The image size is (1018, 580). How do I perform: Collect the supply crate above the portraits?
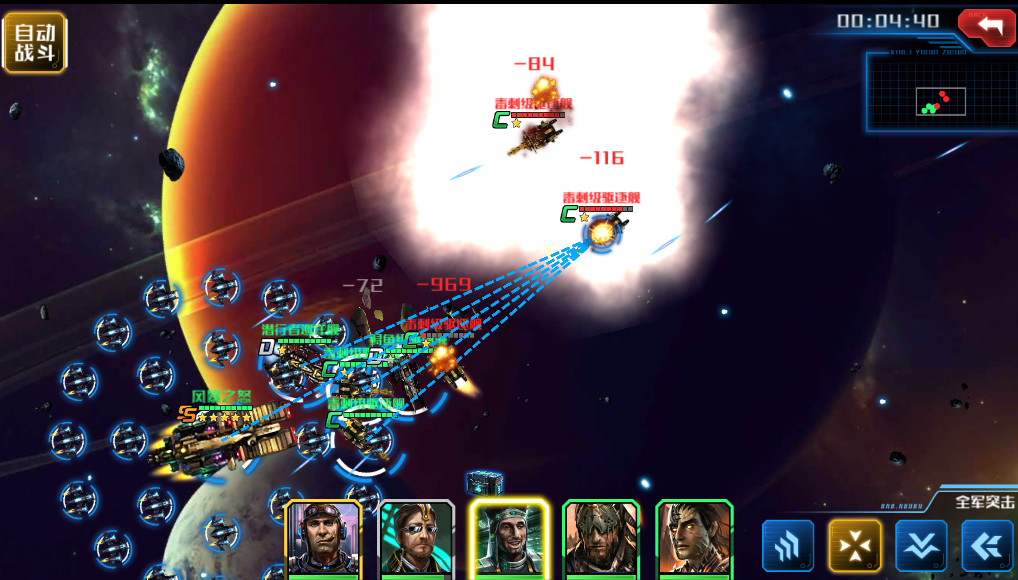[484, 483]
